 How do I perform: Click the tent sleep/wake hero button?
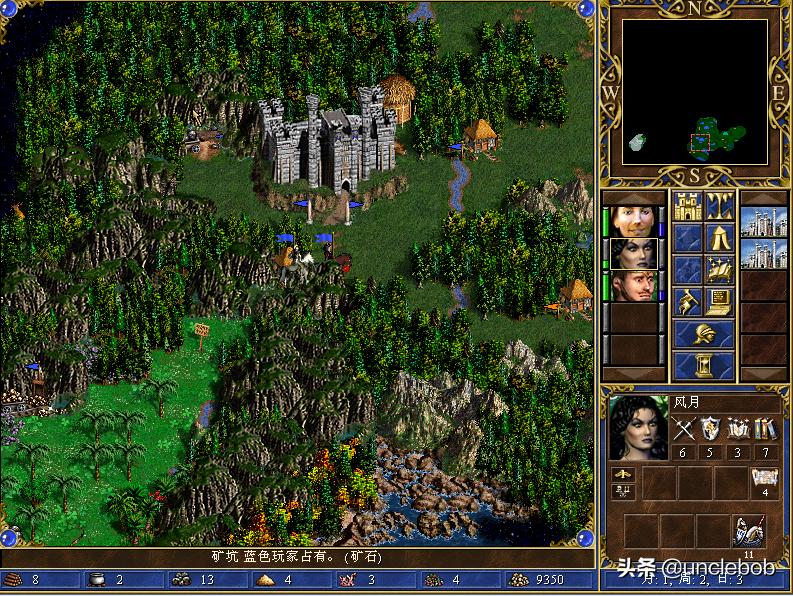pyautogui.click(x=719, y=238)
